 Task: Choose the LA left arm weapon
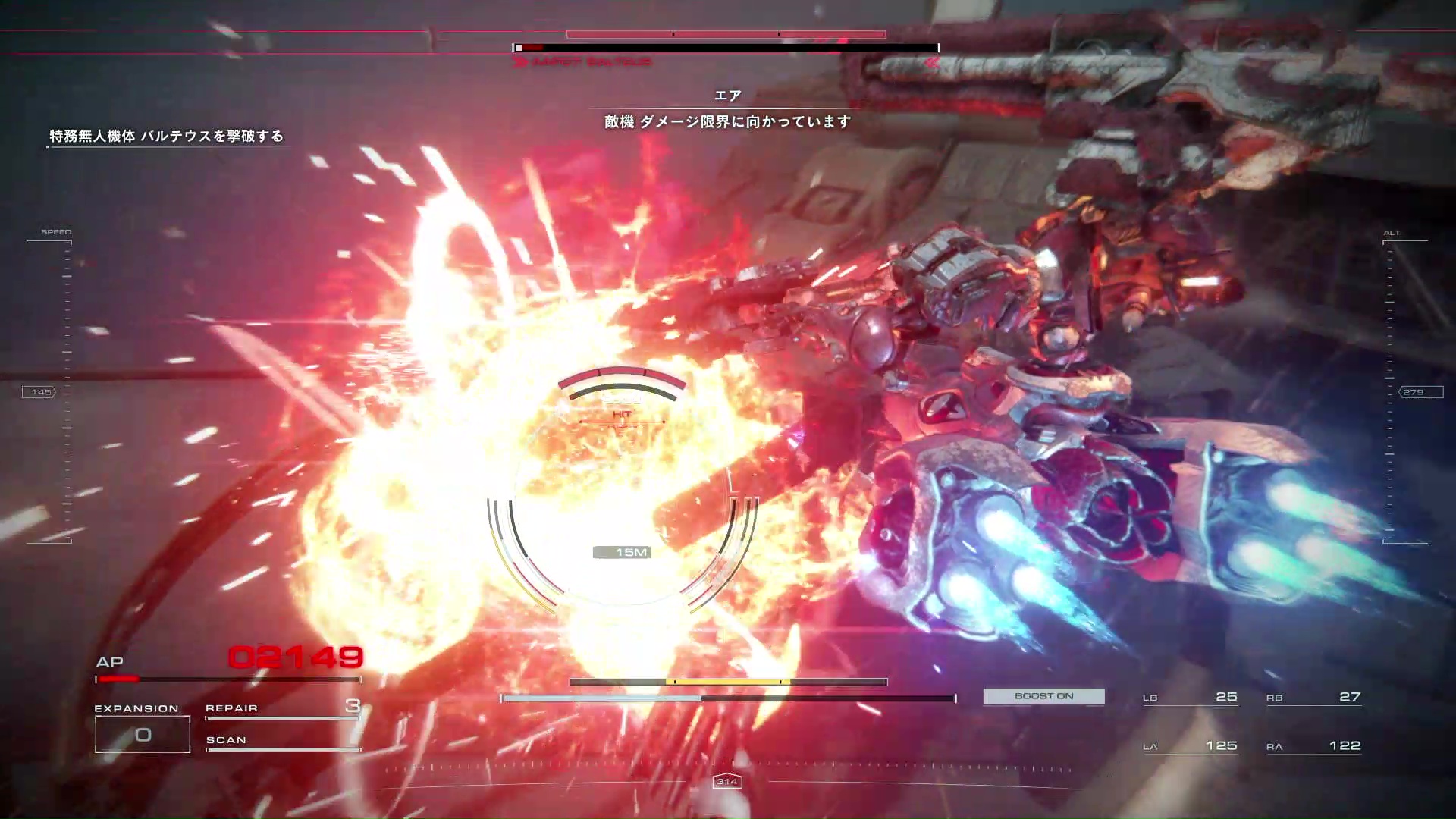pyautogui.click(x=1190, y=746)
